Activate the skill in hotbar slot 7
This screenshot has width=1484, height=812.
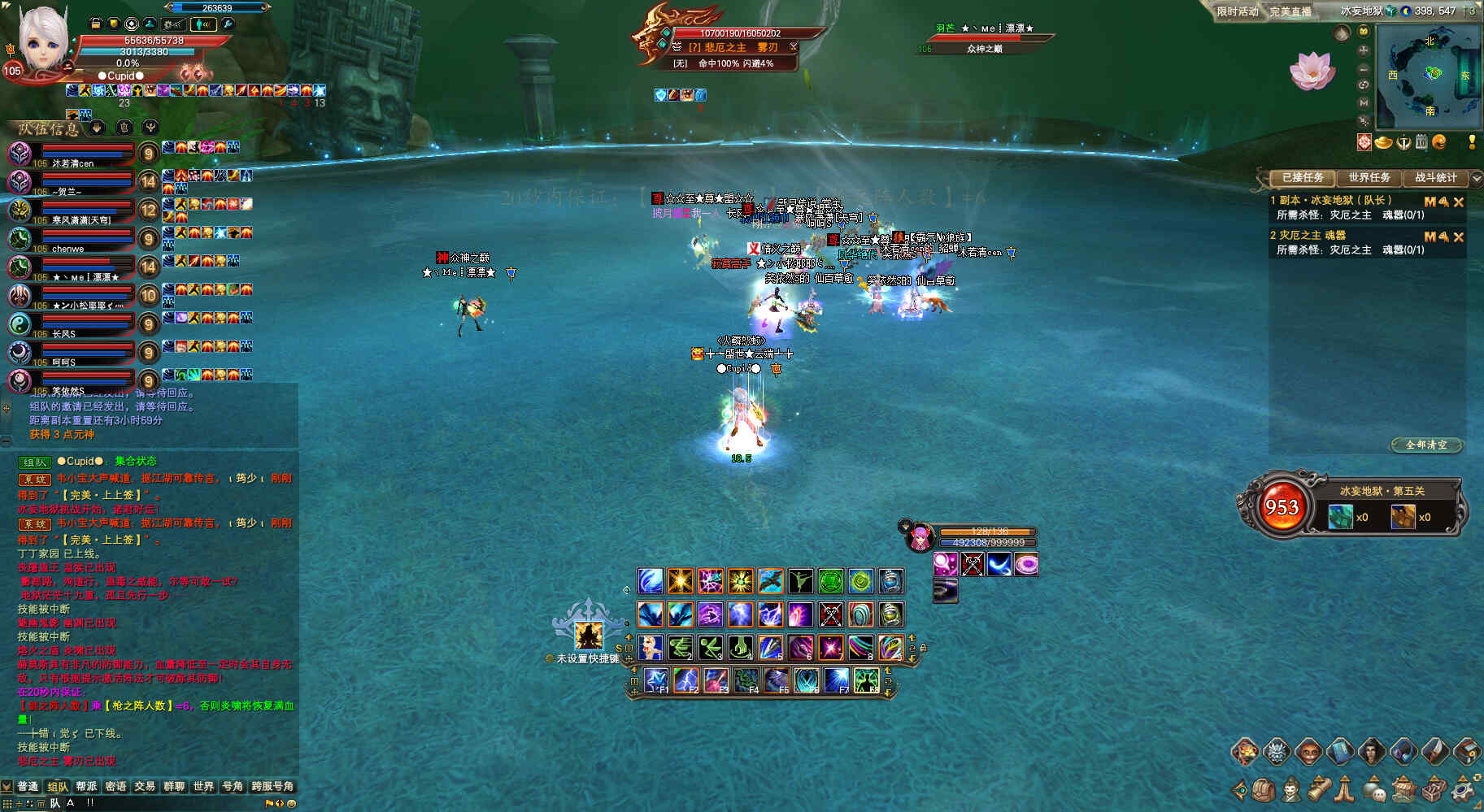click(x=830, y=648)
